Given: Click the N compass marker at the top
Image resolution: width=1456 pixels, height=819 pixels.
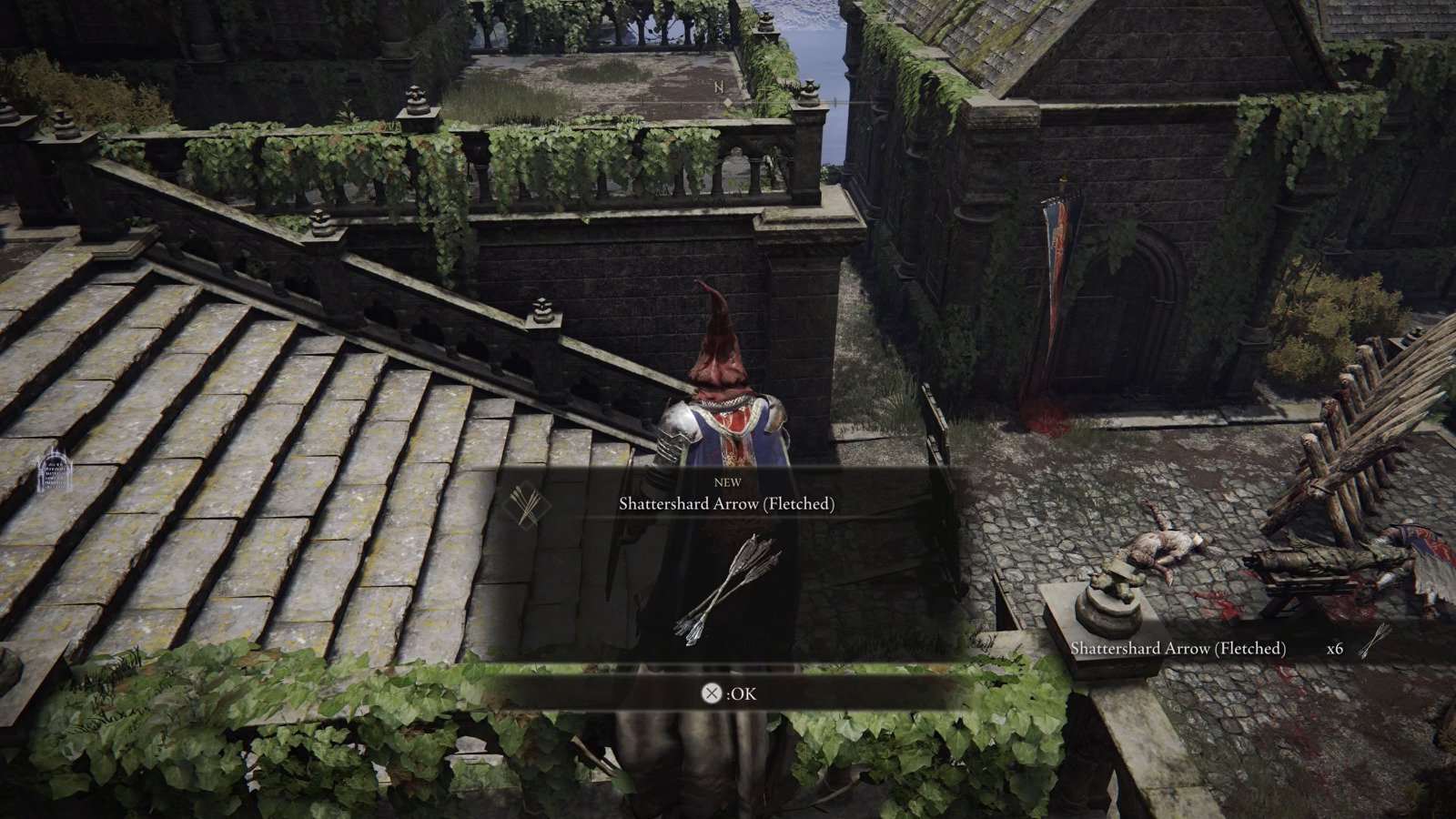Looking at the screenshot, I should click(719, 88).
